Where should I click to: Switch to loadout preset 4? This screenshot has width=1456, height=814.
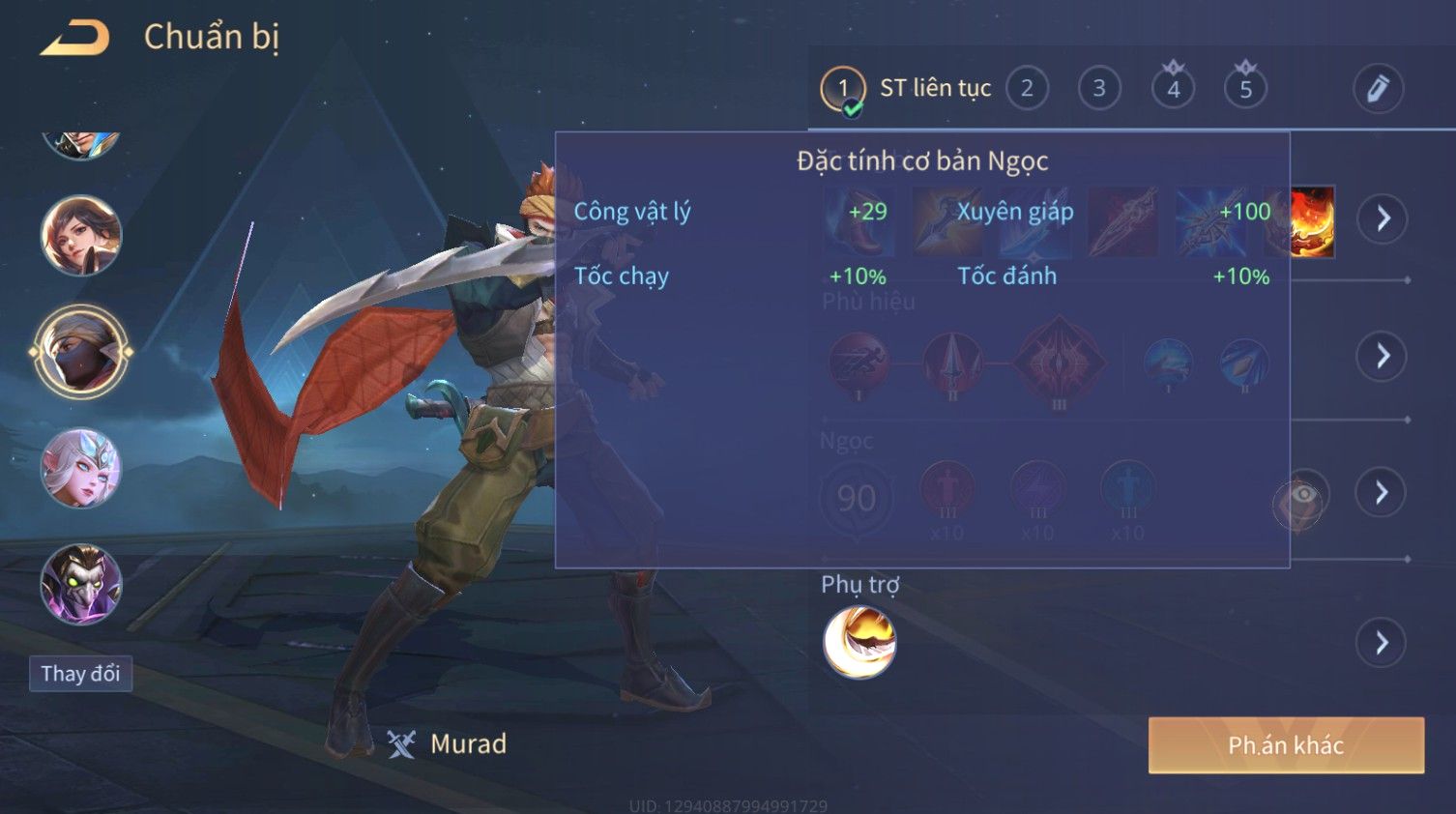click(x=1173, y=89)
